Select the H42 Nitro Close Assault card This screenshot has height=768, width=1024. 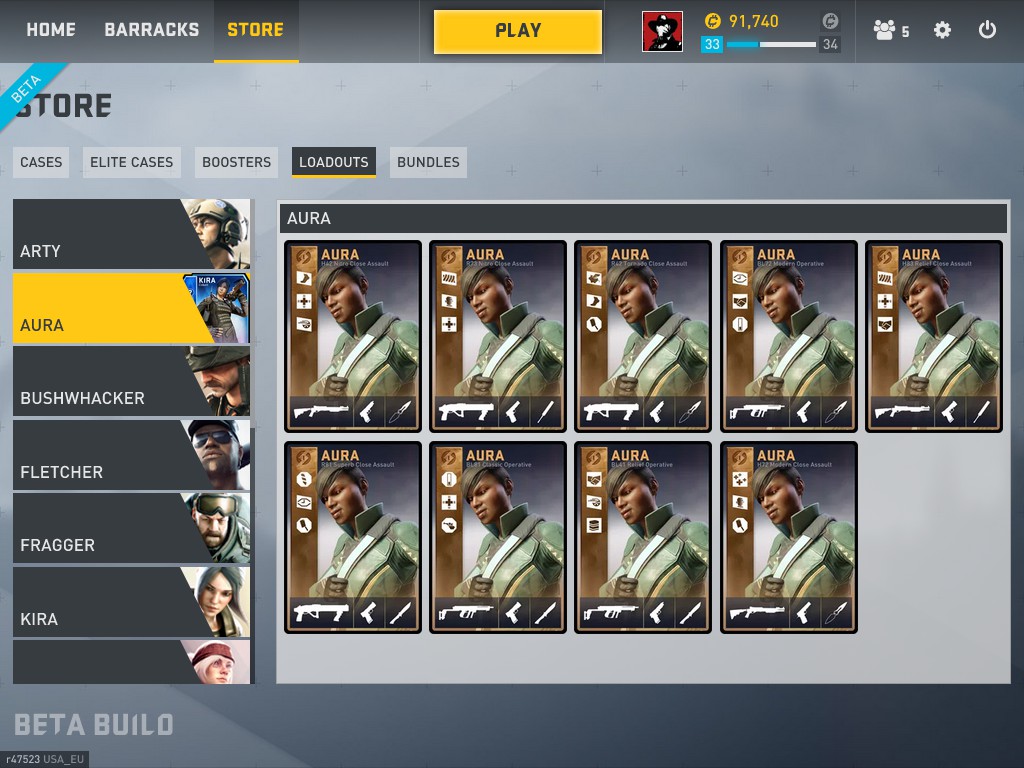(x=353, y=336)
